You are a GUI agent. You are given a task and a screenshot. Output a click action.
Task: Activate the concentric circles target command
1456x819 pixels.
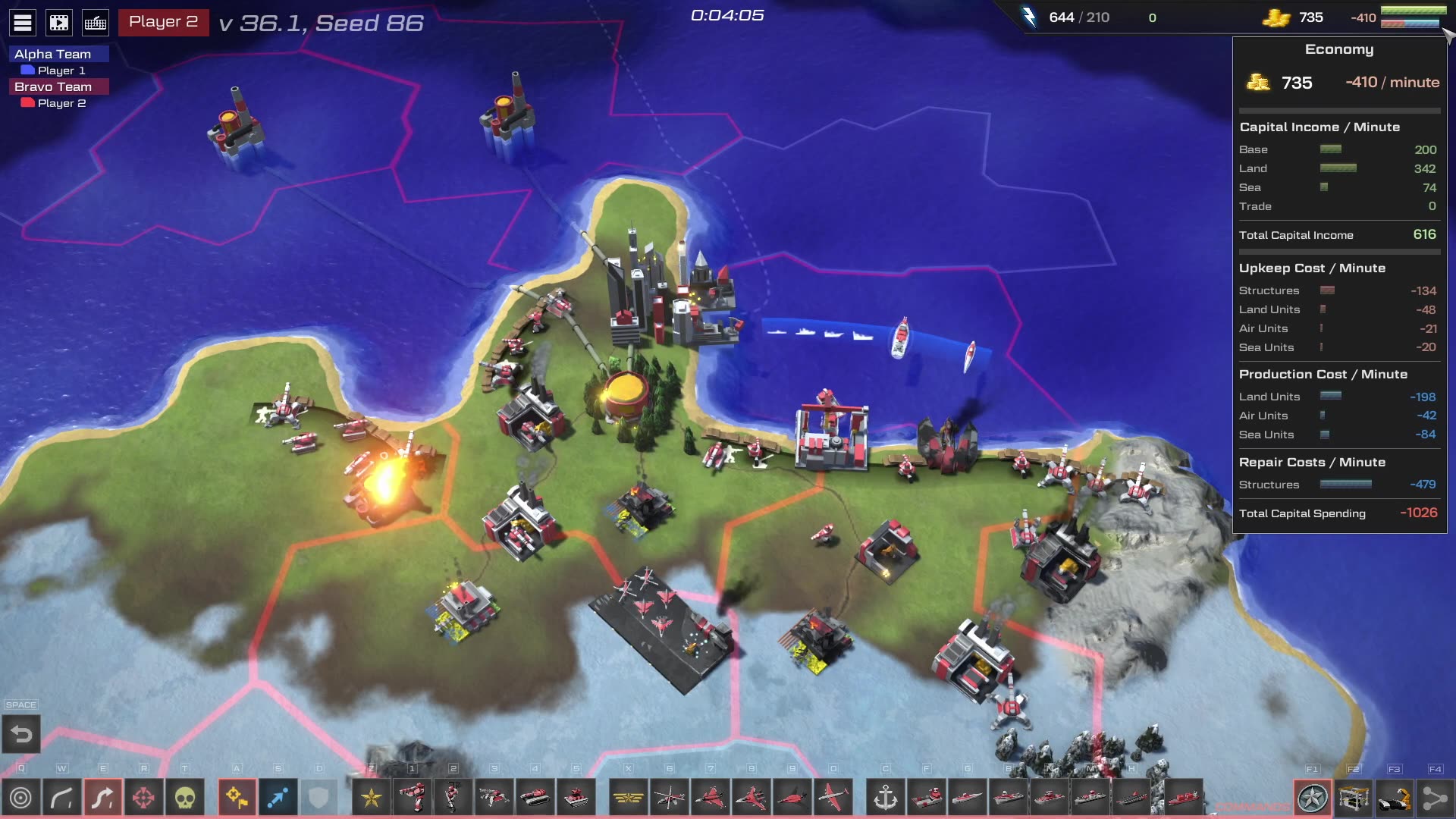pos(21,798)
